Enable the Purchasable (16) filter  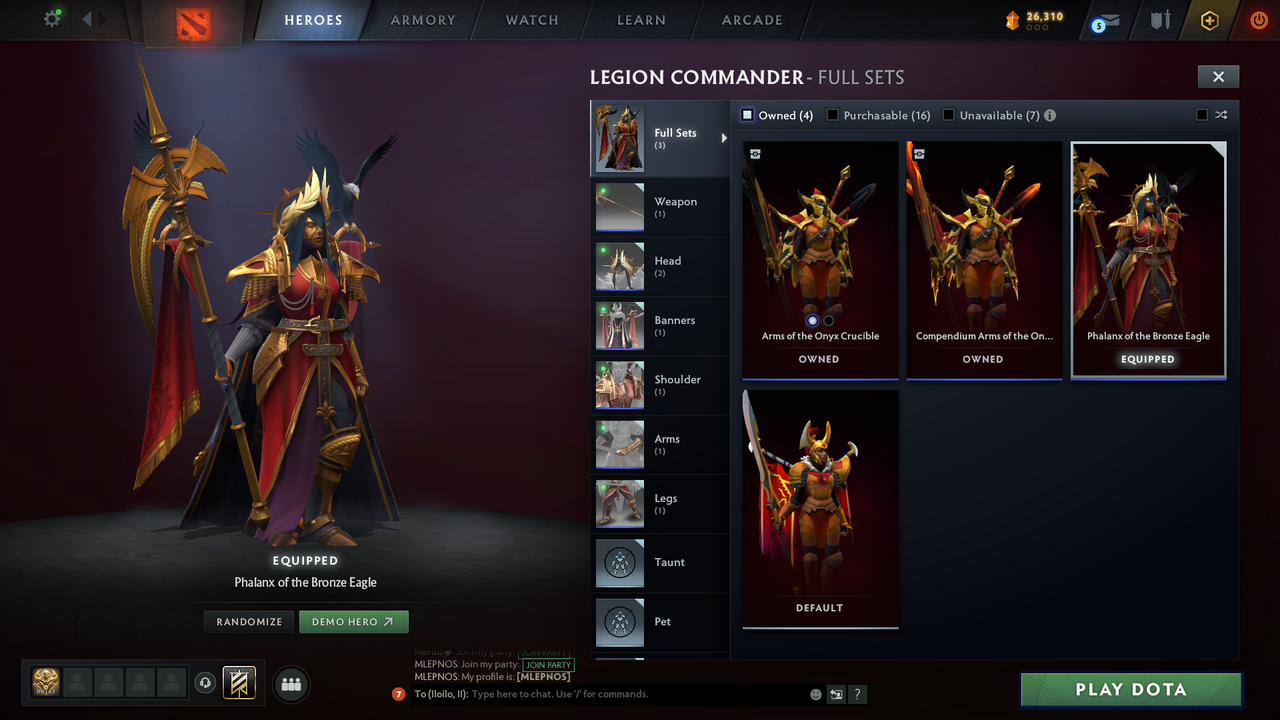pos(832,114)
